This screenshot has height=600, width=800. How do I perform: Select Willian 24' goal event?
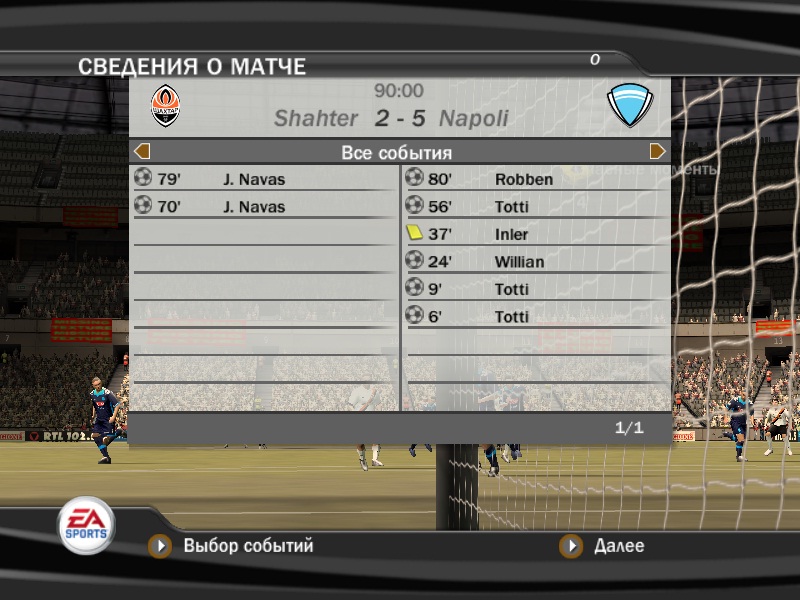pyautogui.click(x=536, y=262)
